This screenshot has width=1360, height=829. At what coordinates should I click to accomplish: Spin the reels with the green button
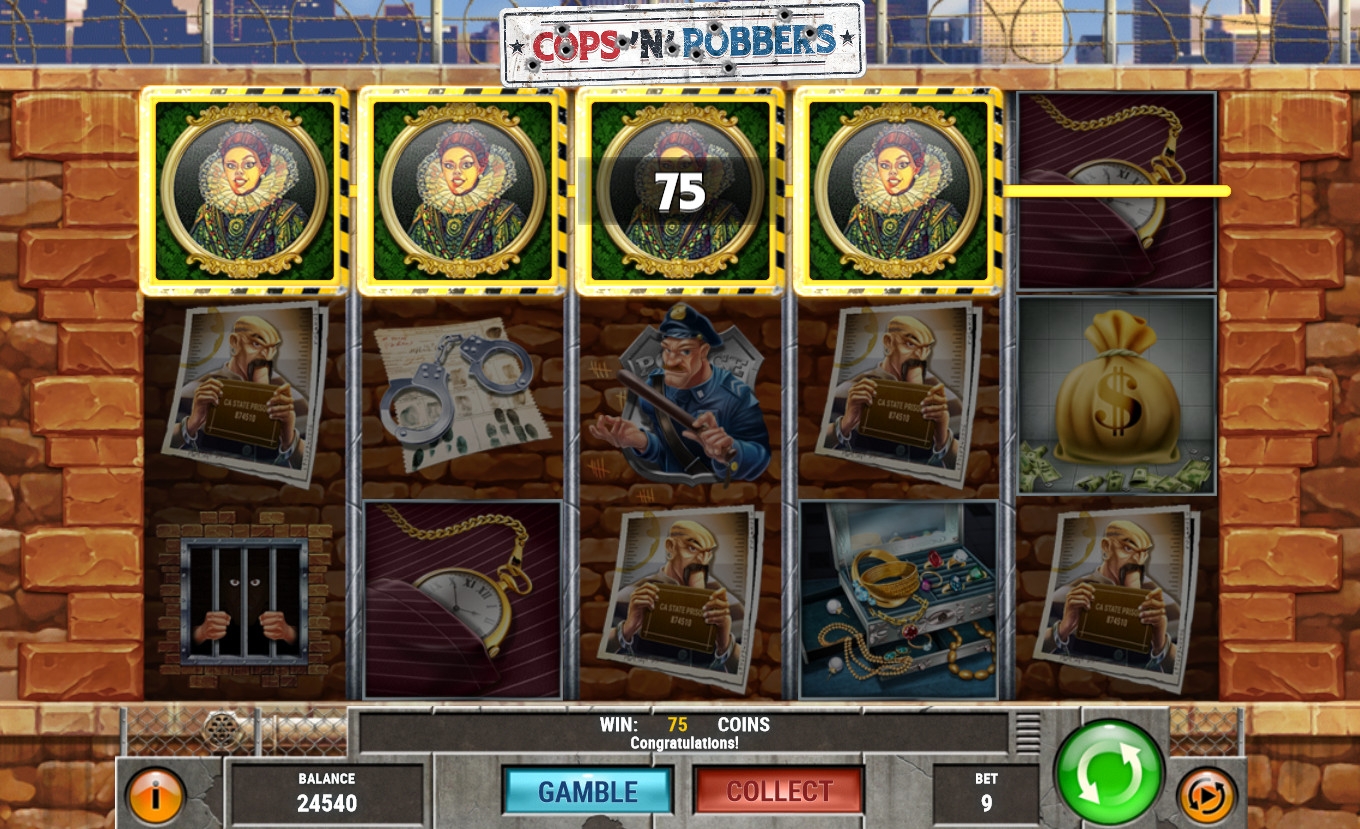point(1109,771)
